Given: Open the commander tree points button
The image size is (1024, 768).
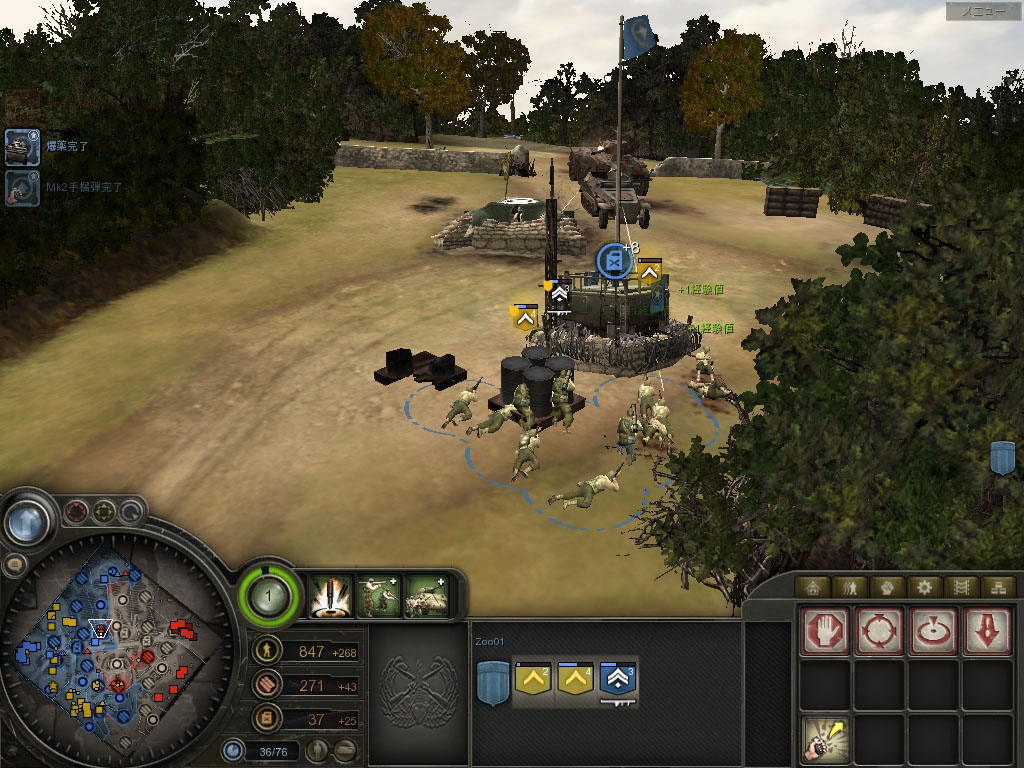Looking at the screenshot, I should click(268, 597).
